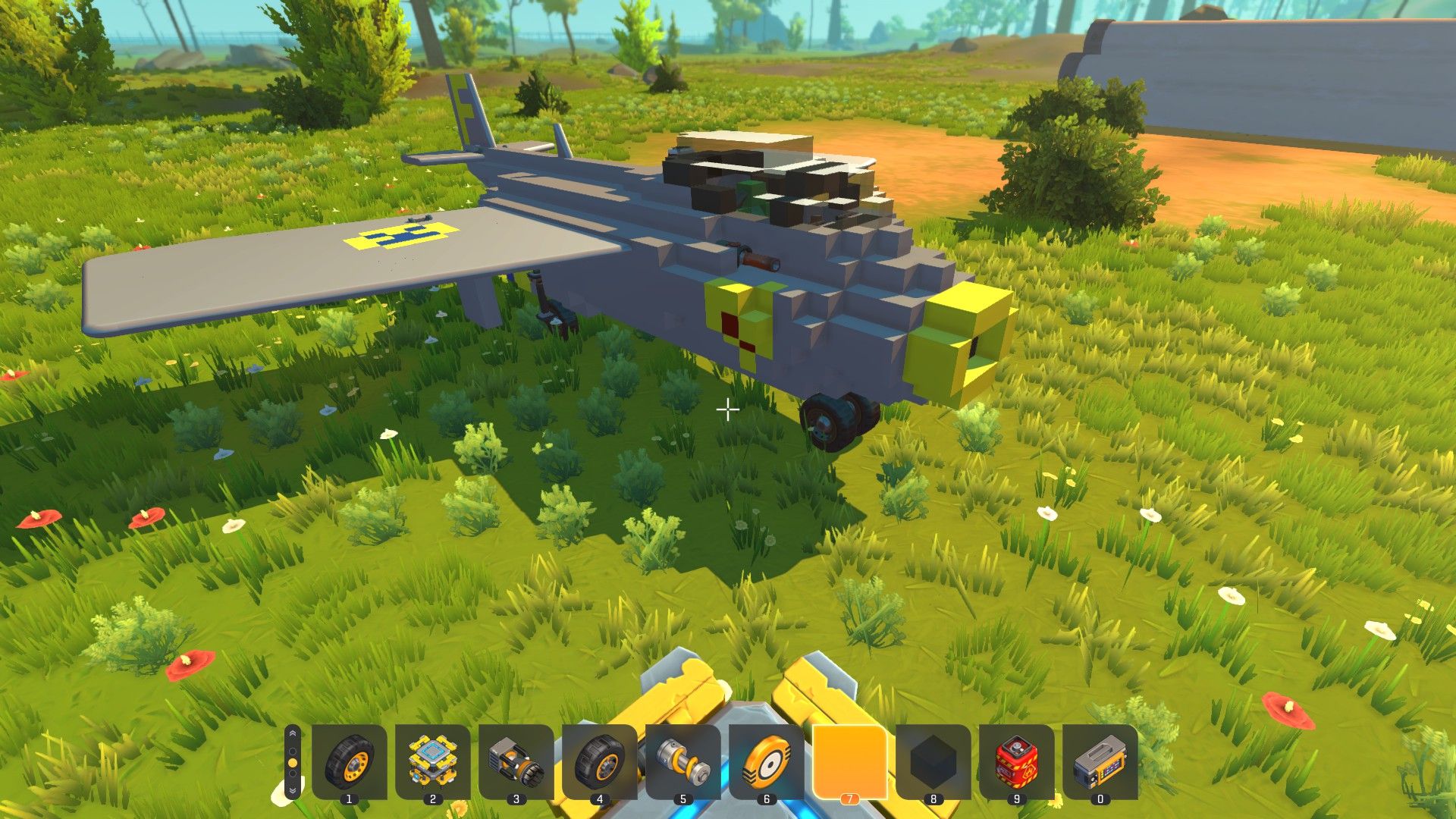This screenshot has height=819, width=1456.
Task: Select the orange block in slot 7
Action: tap(849, 762)
